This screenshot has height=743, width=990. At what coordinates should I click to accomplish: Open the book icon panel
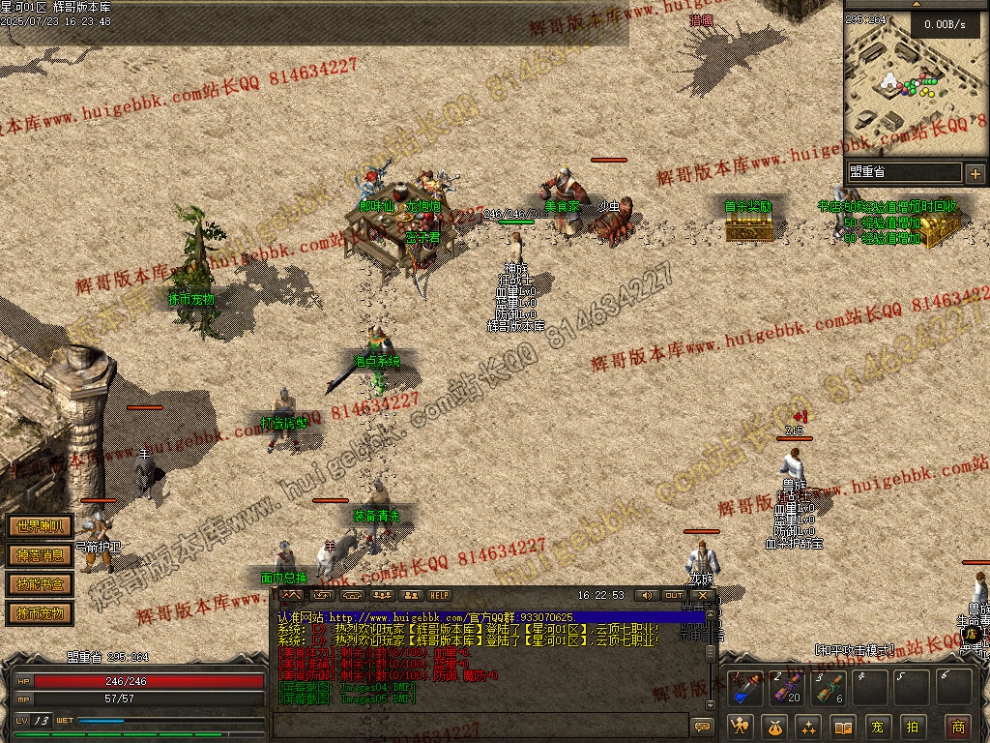843,727
